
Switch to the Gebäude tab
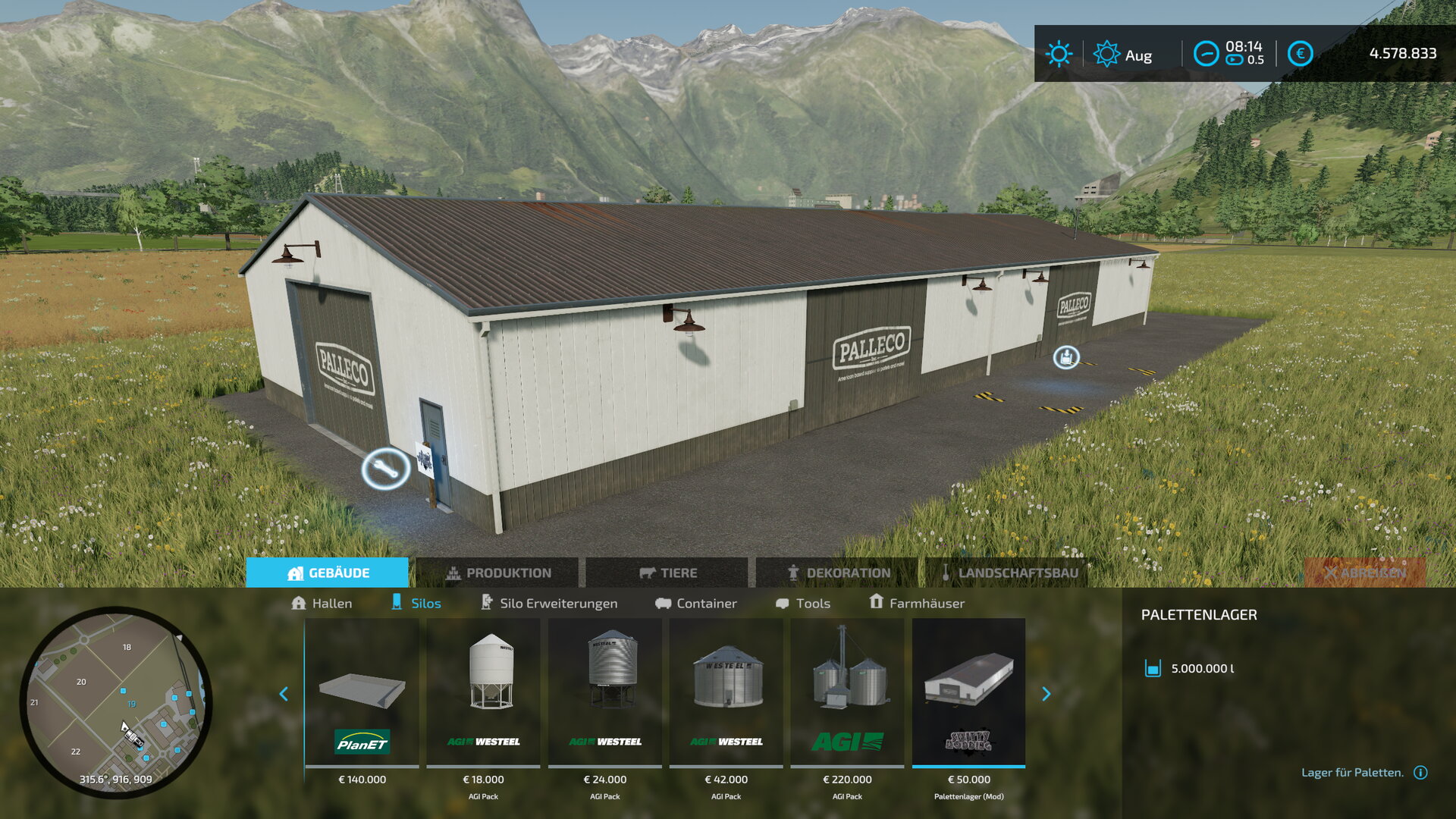[x=328, y=573]
